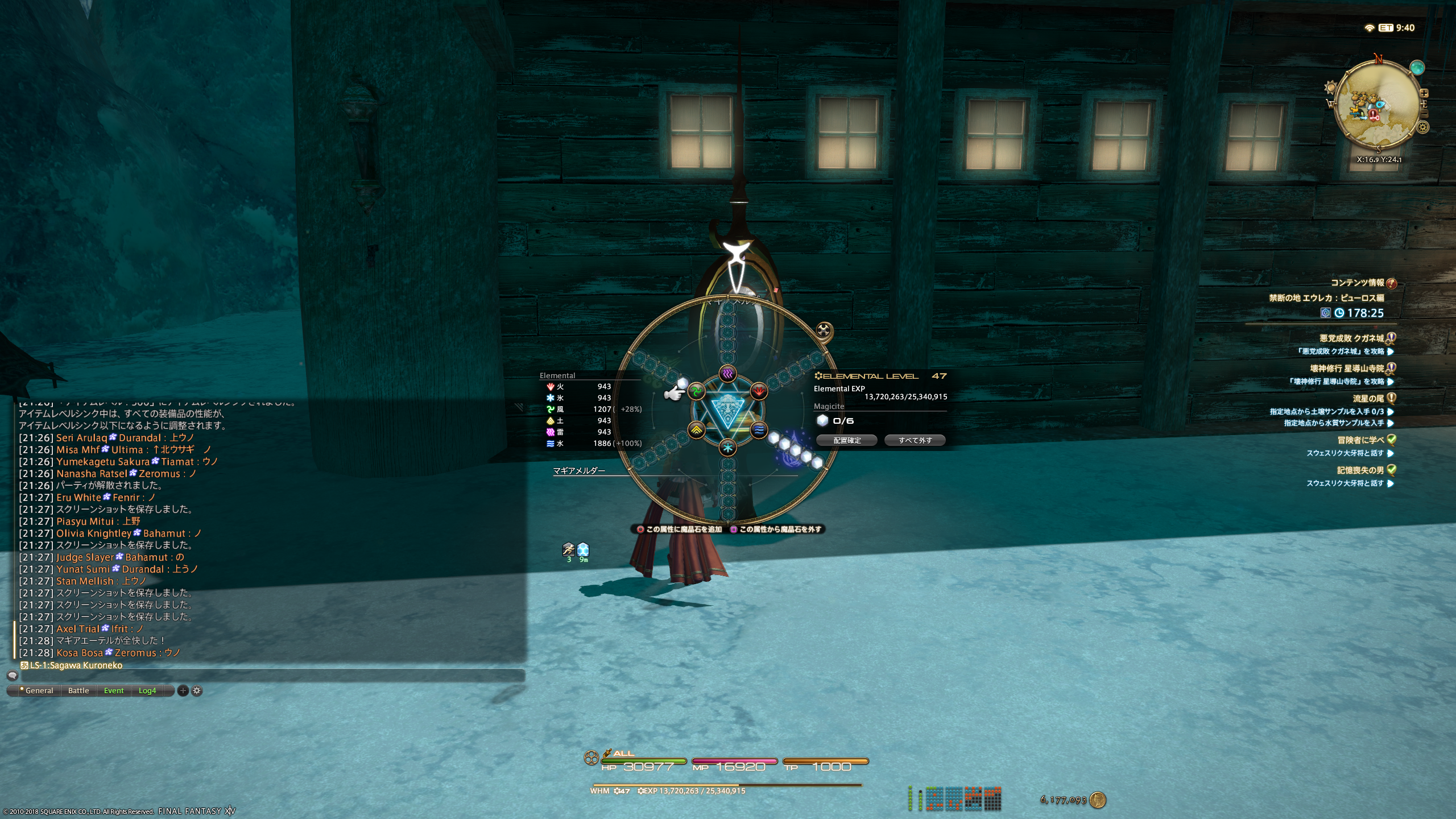Open the Event chat tab
The height and width of the screenshot is (819, 1456).
(x=114, y=690)
